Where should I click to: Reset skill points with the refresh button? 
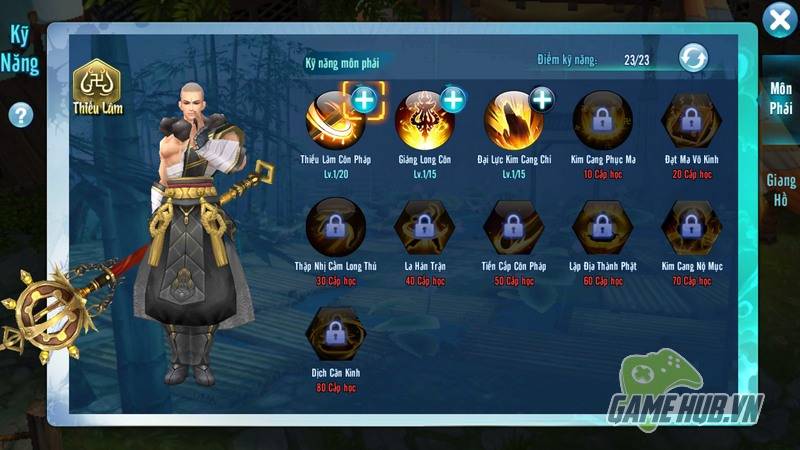tap(693, 58)
